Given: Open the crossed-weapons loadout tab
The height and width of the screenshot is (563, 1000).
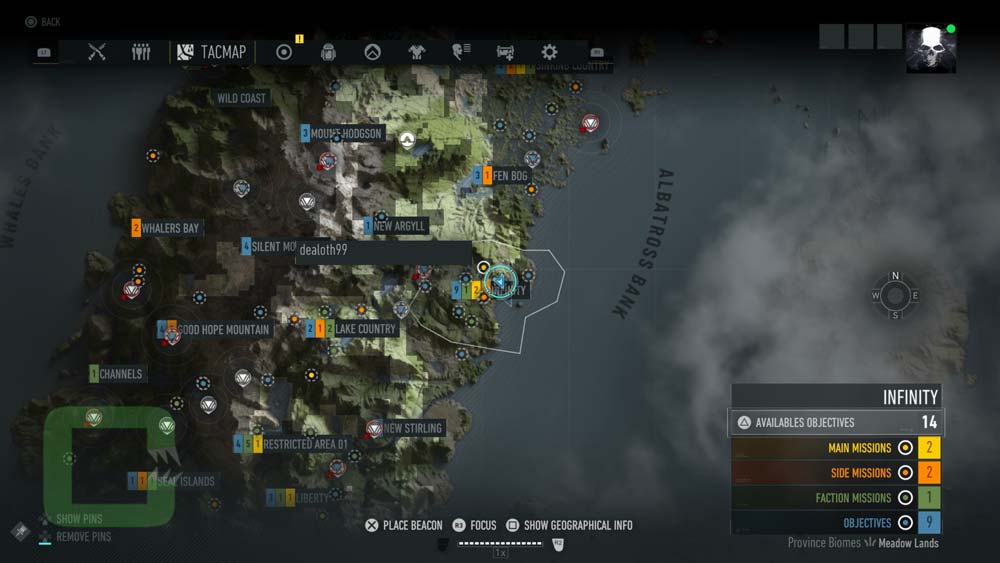Looking at the screenshot, I should click(97, 52).
